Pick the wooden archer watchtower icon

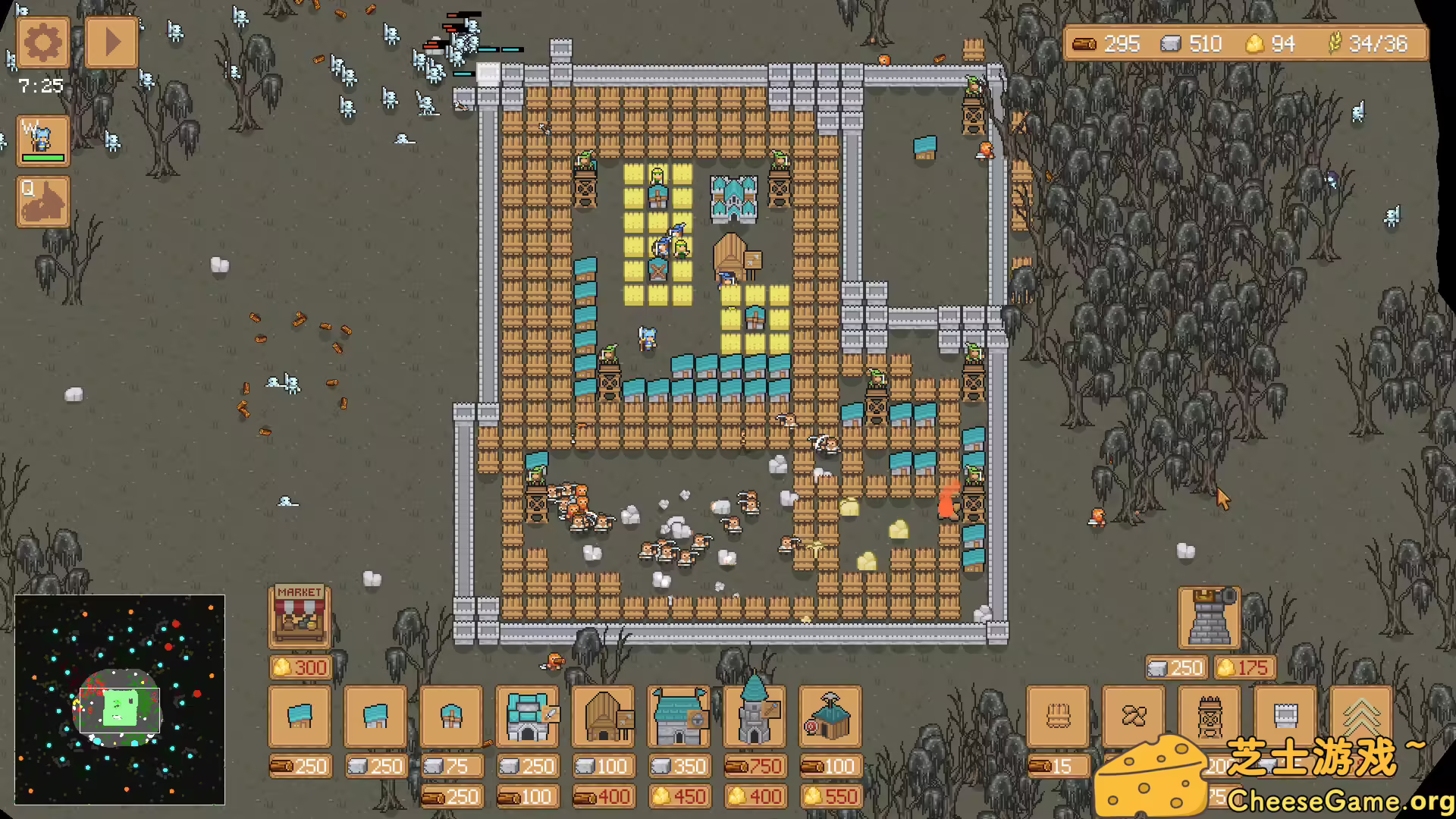pyautogui.click(x=1210, y=717)
